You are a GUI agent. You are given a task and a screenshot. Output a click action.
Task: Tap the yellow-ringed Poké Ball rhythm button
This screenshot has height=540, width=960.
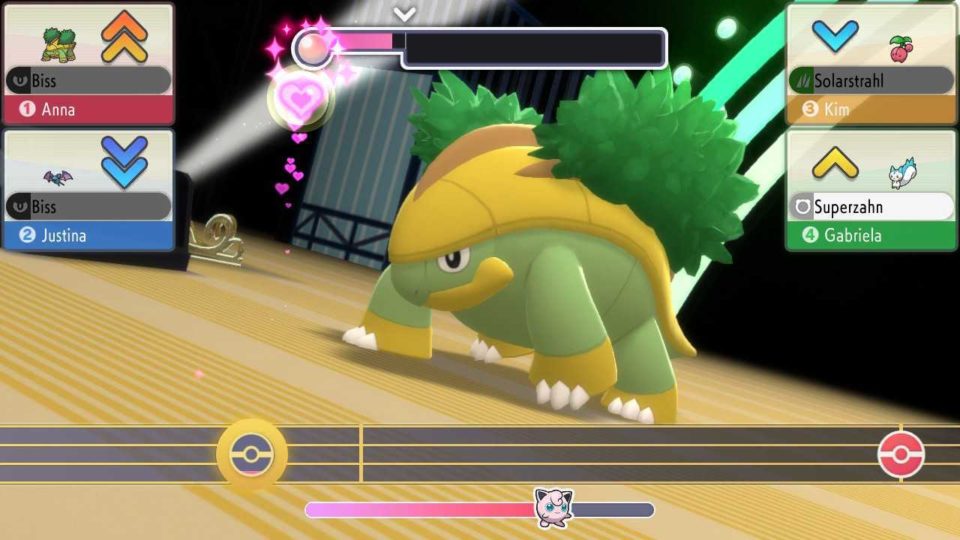pyautogui.click(x=252, y=455)
